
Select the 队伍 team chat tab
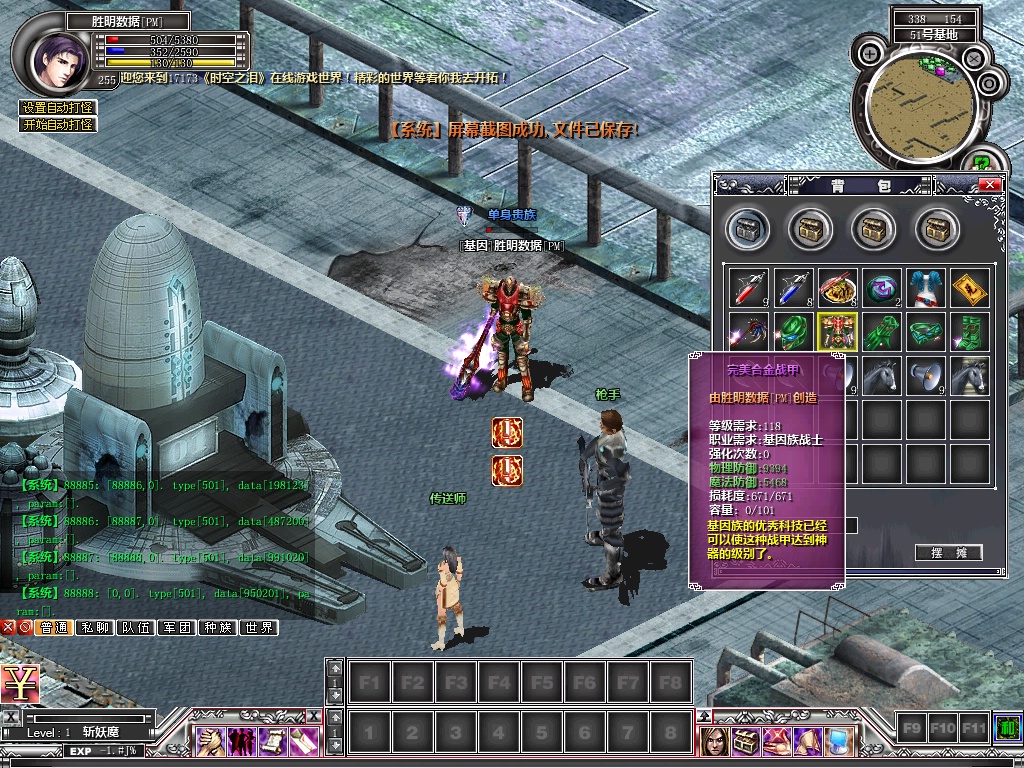pos(135,628)
